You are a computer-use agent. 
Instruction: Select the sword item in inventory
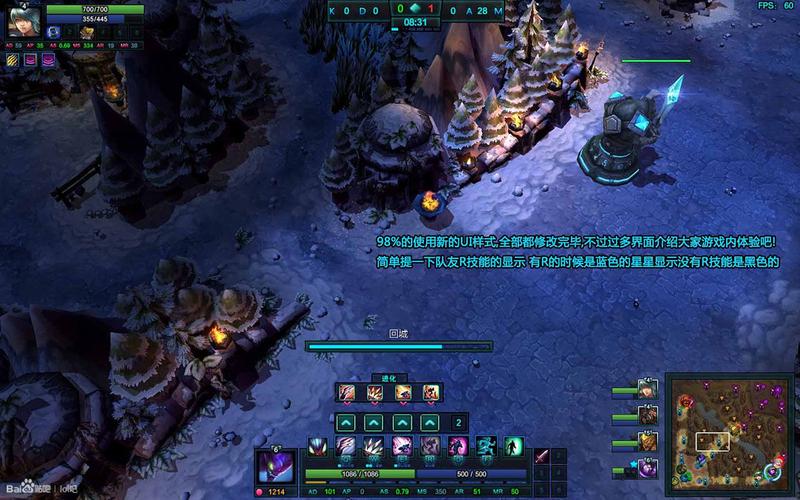point(543,457)
